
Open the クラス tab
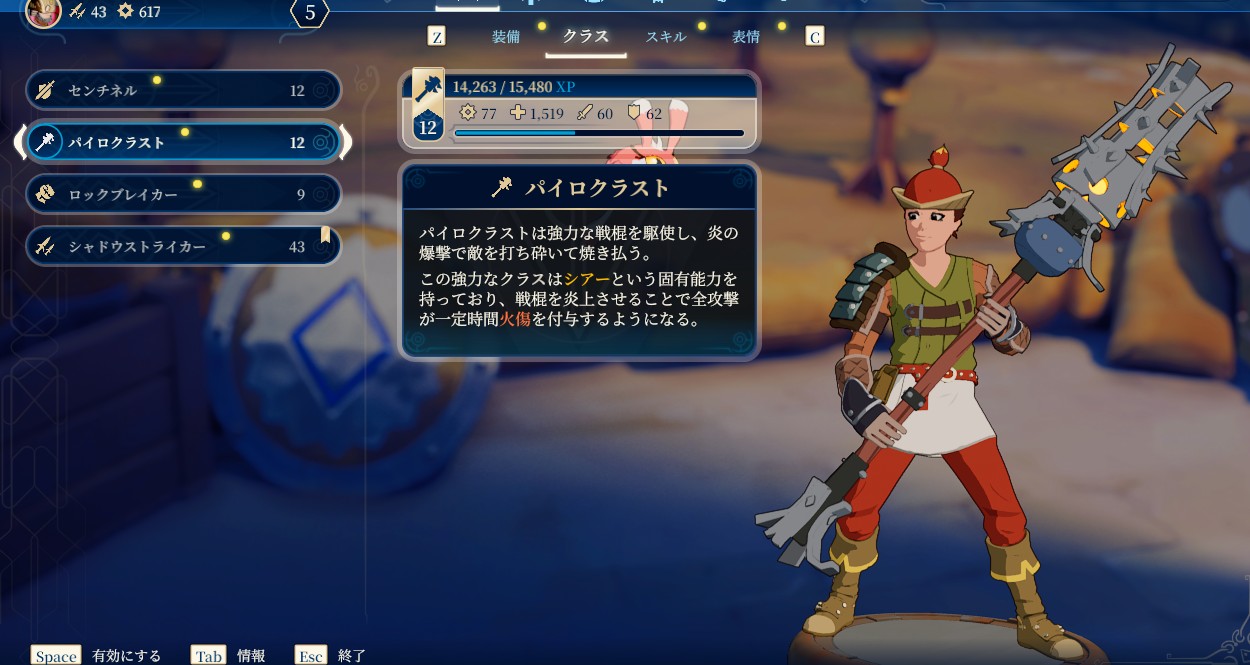pos(586,37)
